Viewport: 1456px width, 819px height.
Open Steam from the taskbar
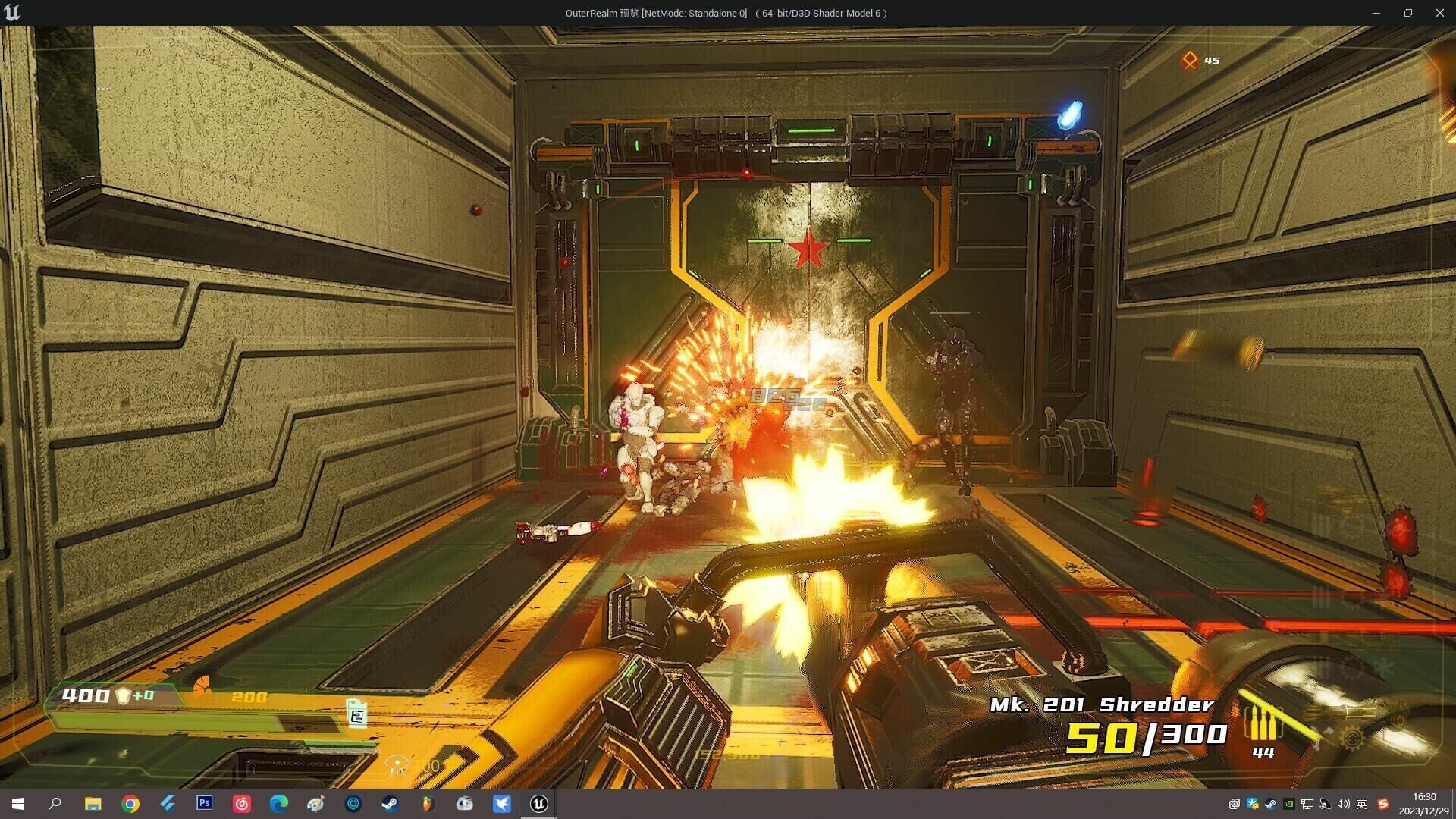click(x=390, y=804)
